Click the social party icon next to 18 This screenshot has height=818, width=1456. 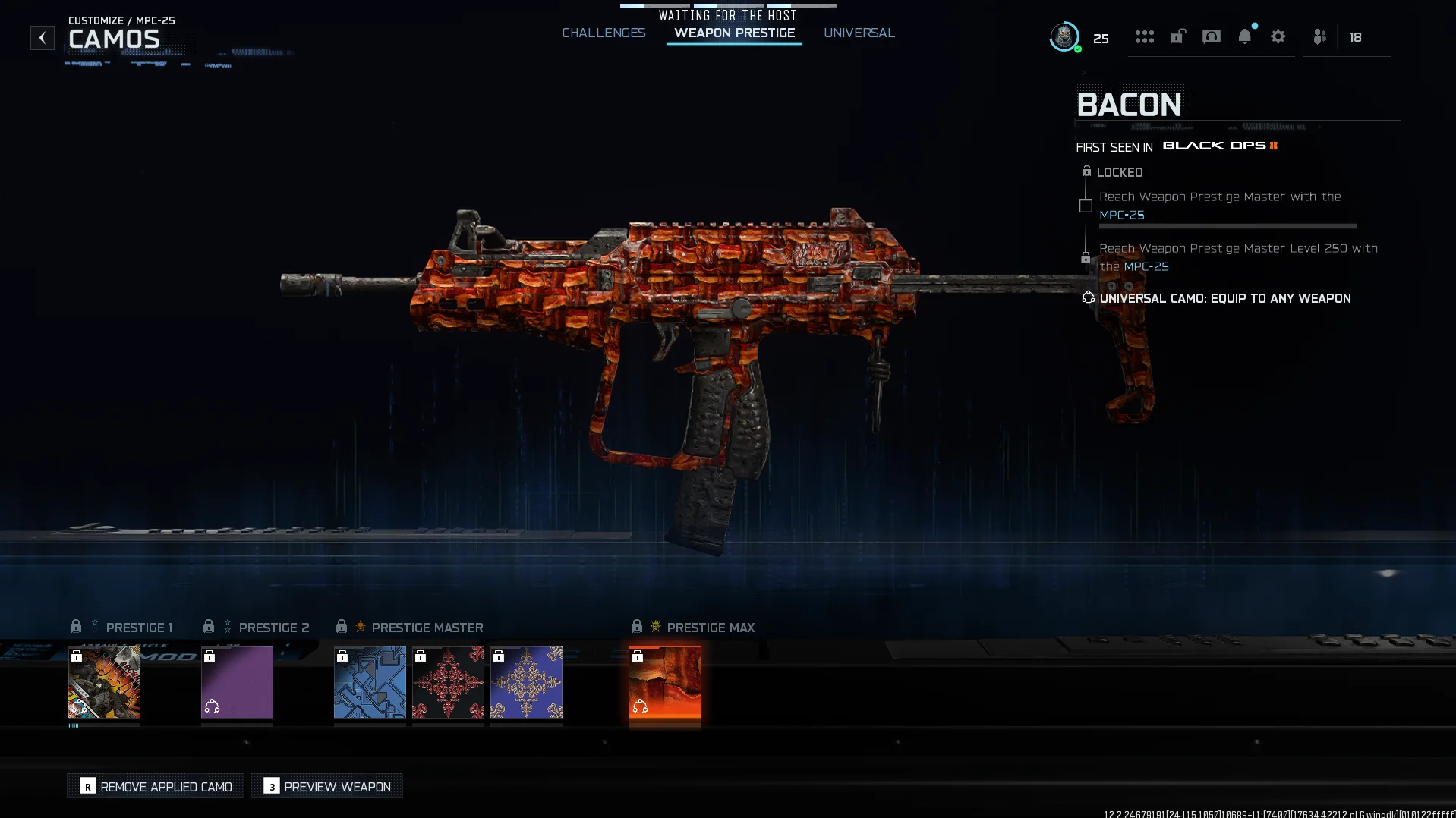tap(1319, 36)
